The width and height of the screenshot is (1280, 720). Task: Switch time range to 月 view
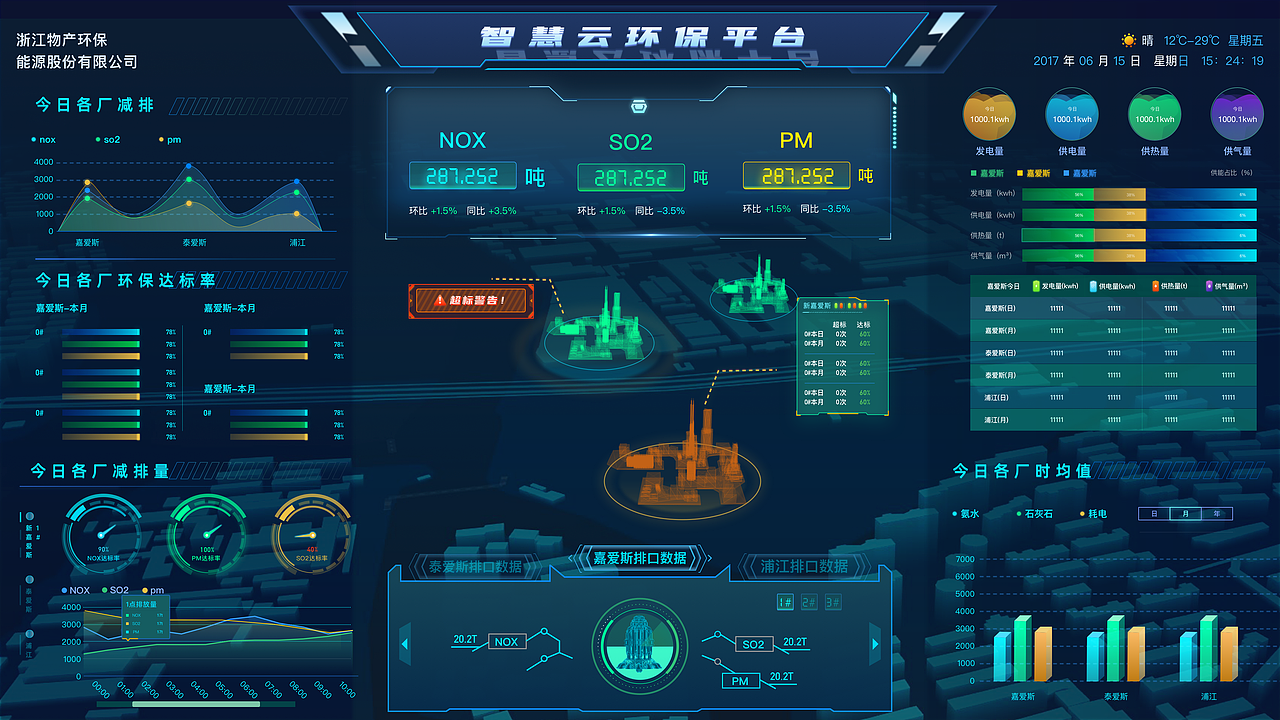coord(1184,513)
